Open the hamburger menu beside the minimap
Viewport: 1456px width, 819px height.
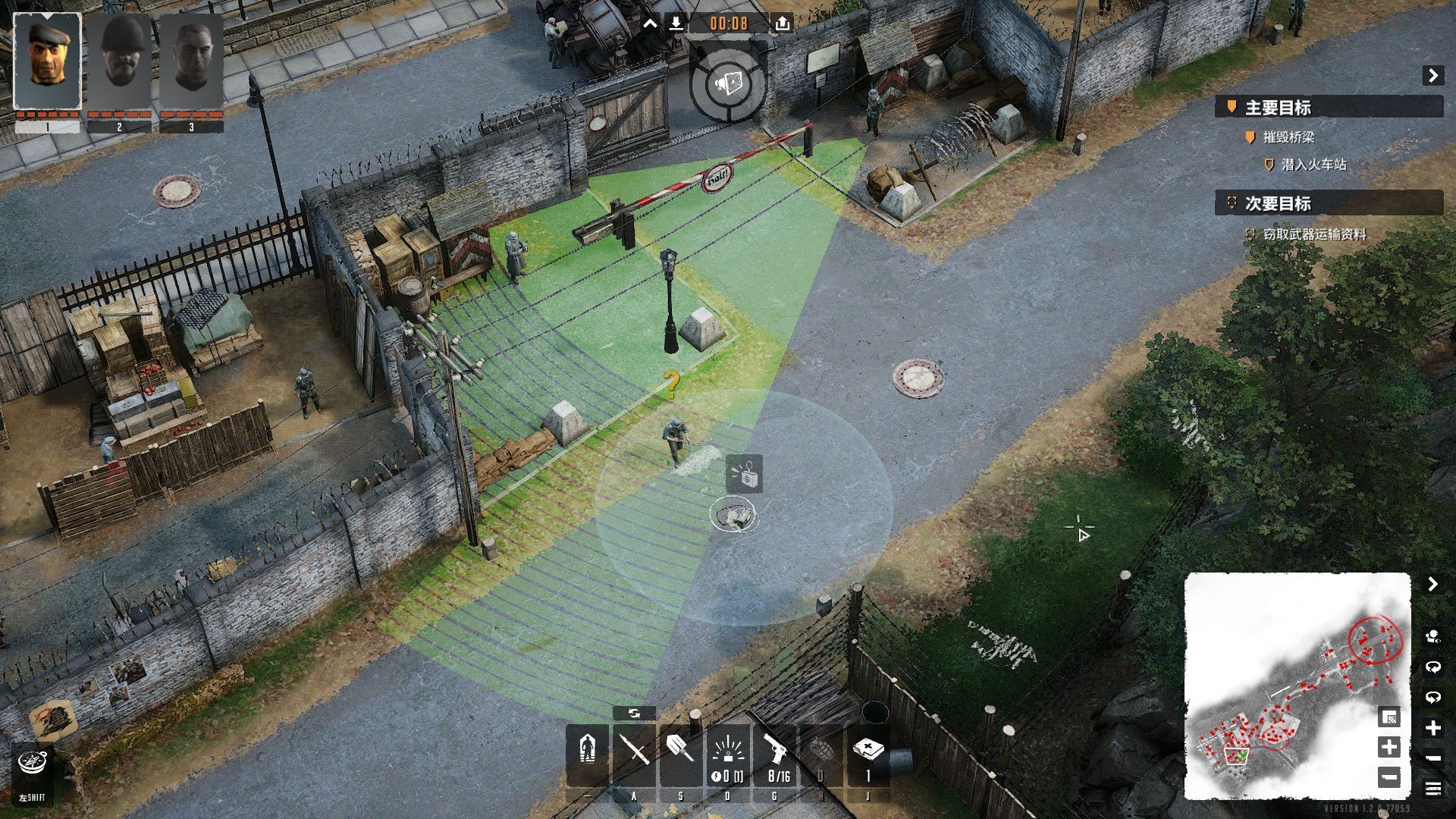click(1432, 789)
